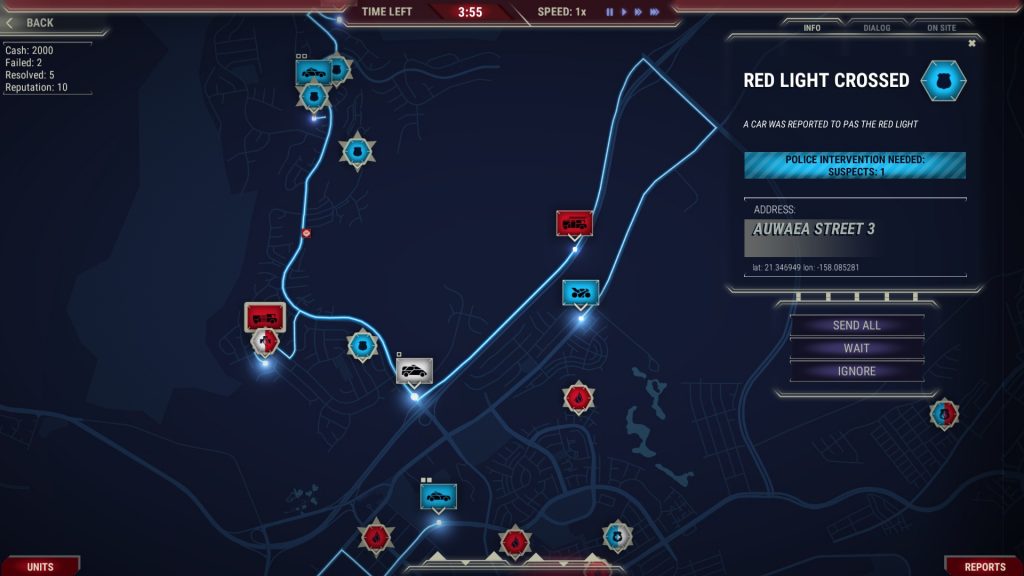Select the WAIT option
This screenshot has width=1024, height=576.
[x=856, y=348]
